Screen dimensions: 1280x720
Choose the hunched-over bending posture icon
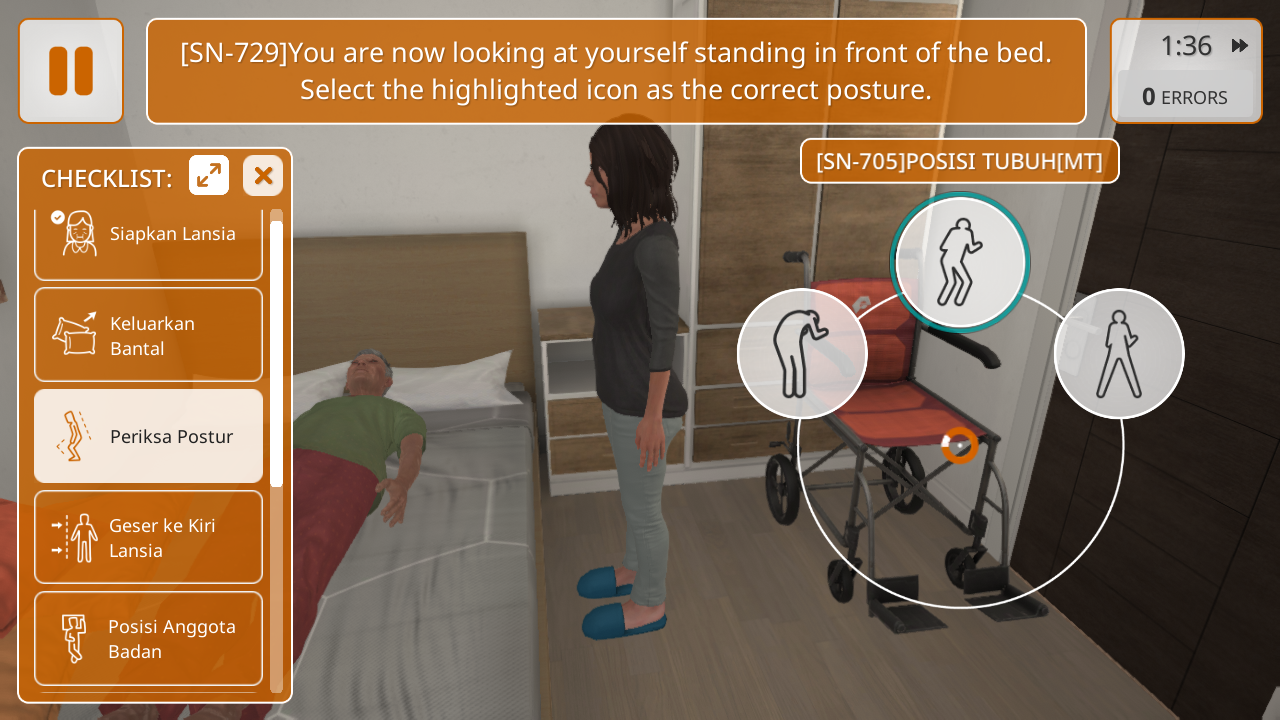(802, 353)
